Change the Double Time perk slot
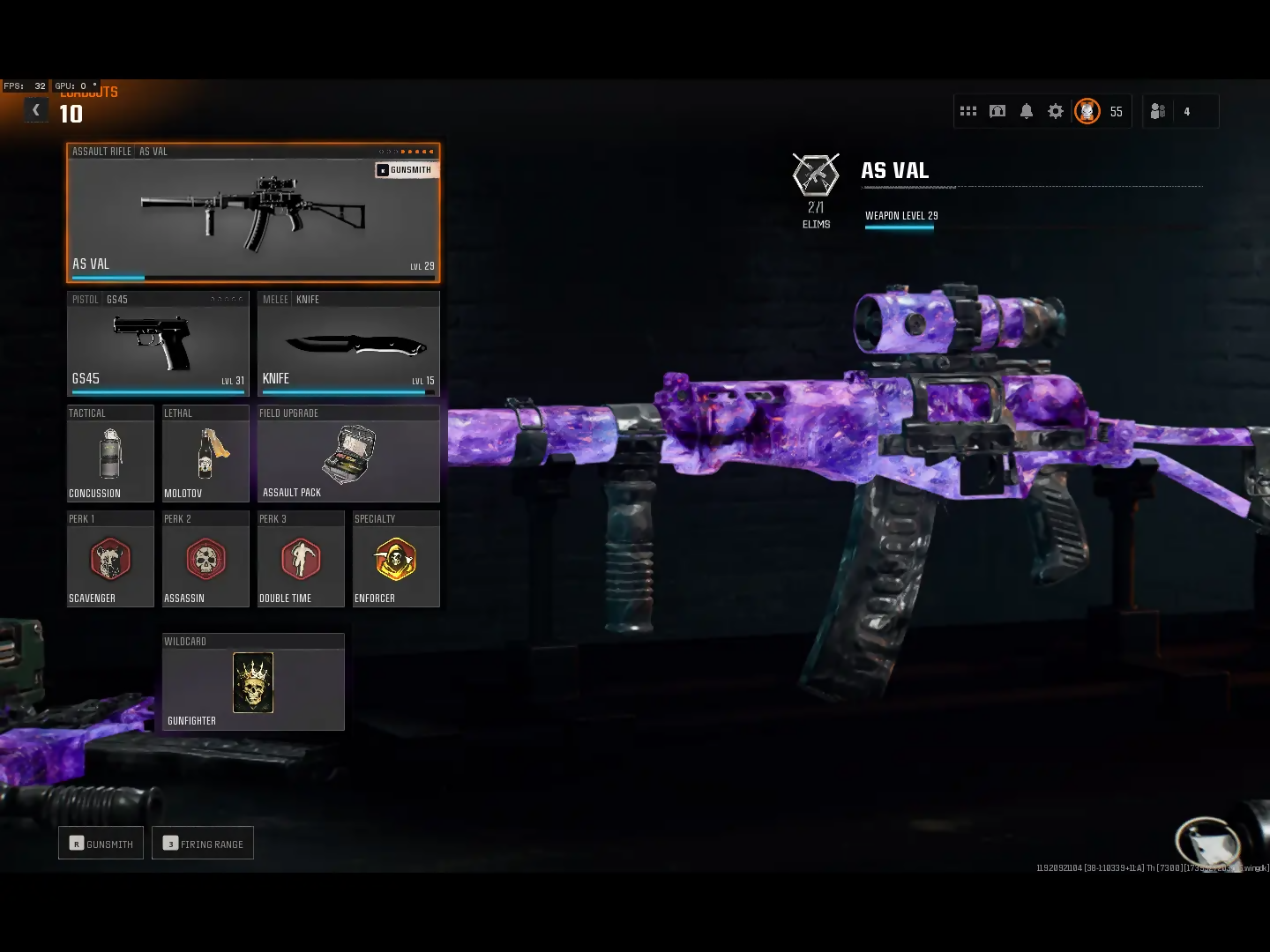Image resolution: width=1270 pixels, height=952 pixels. pos(301,560)
